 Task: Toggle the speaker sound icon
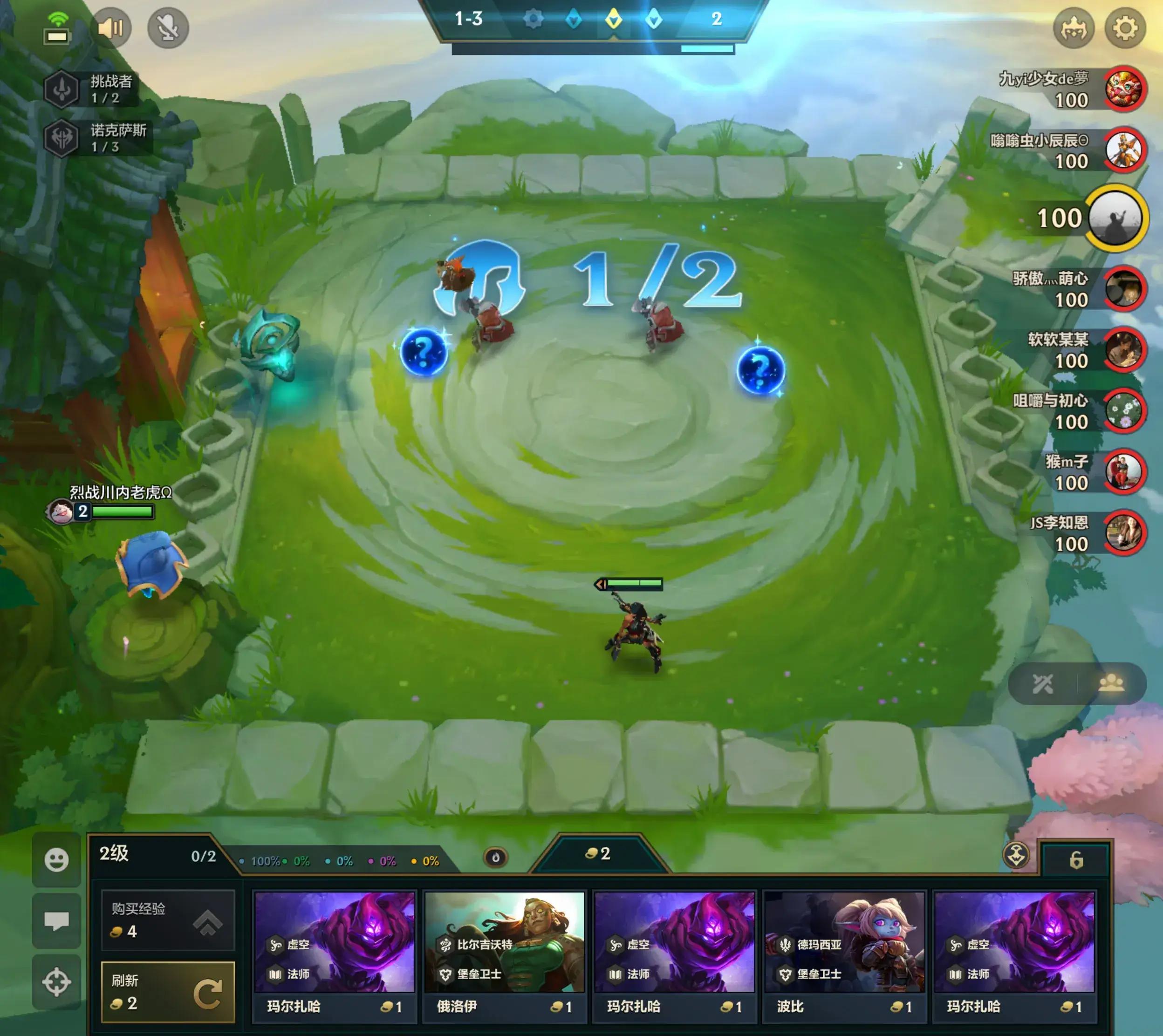pyautogui.click(x=110, y=28)
